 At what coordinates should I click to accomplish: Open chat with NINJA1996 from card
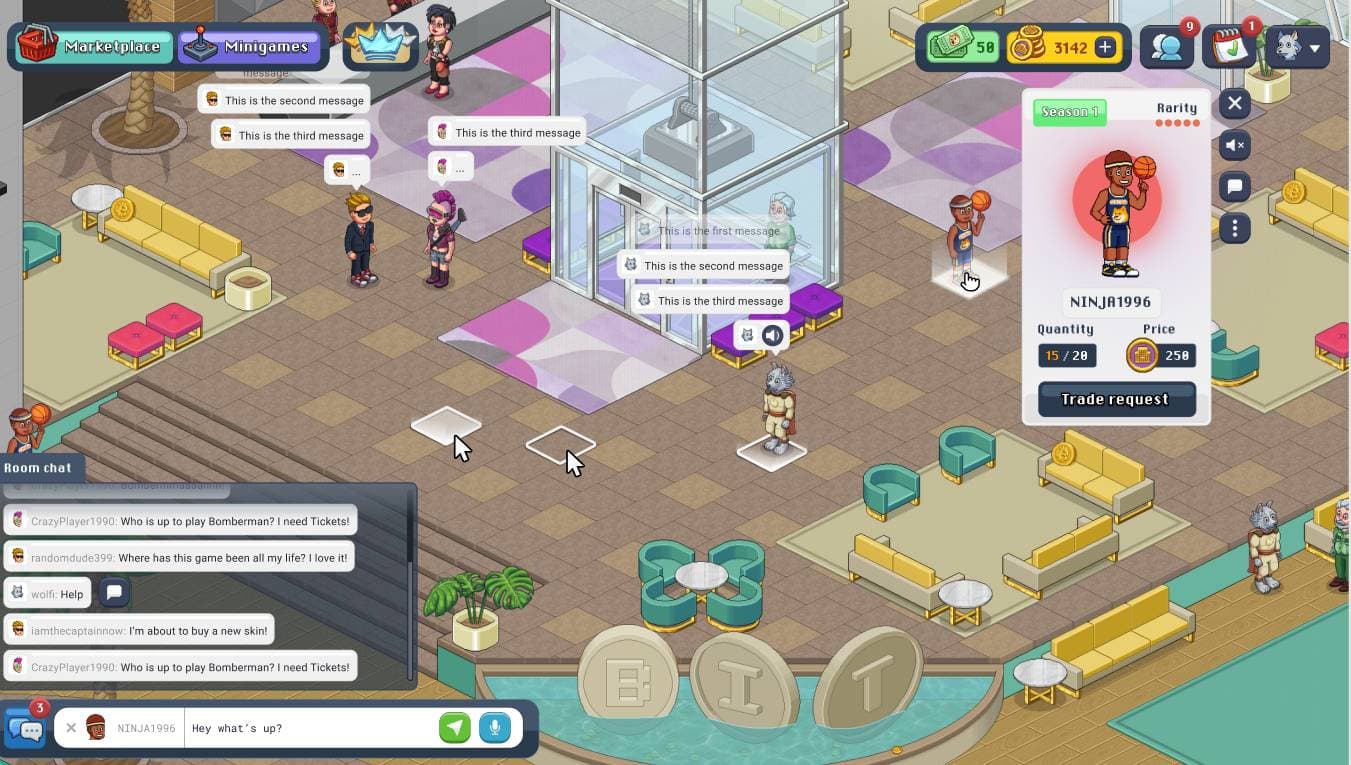tap(1235, 186)
